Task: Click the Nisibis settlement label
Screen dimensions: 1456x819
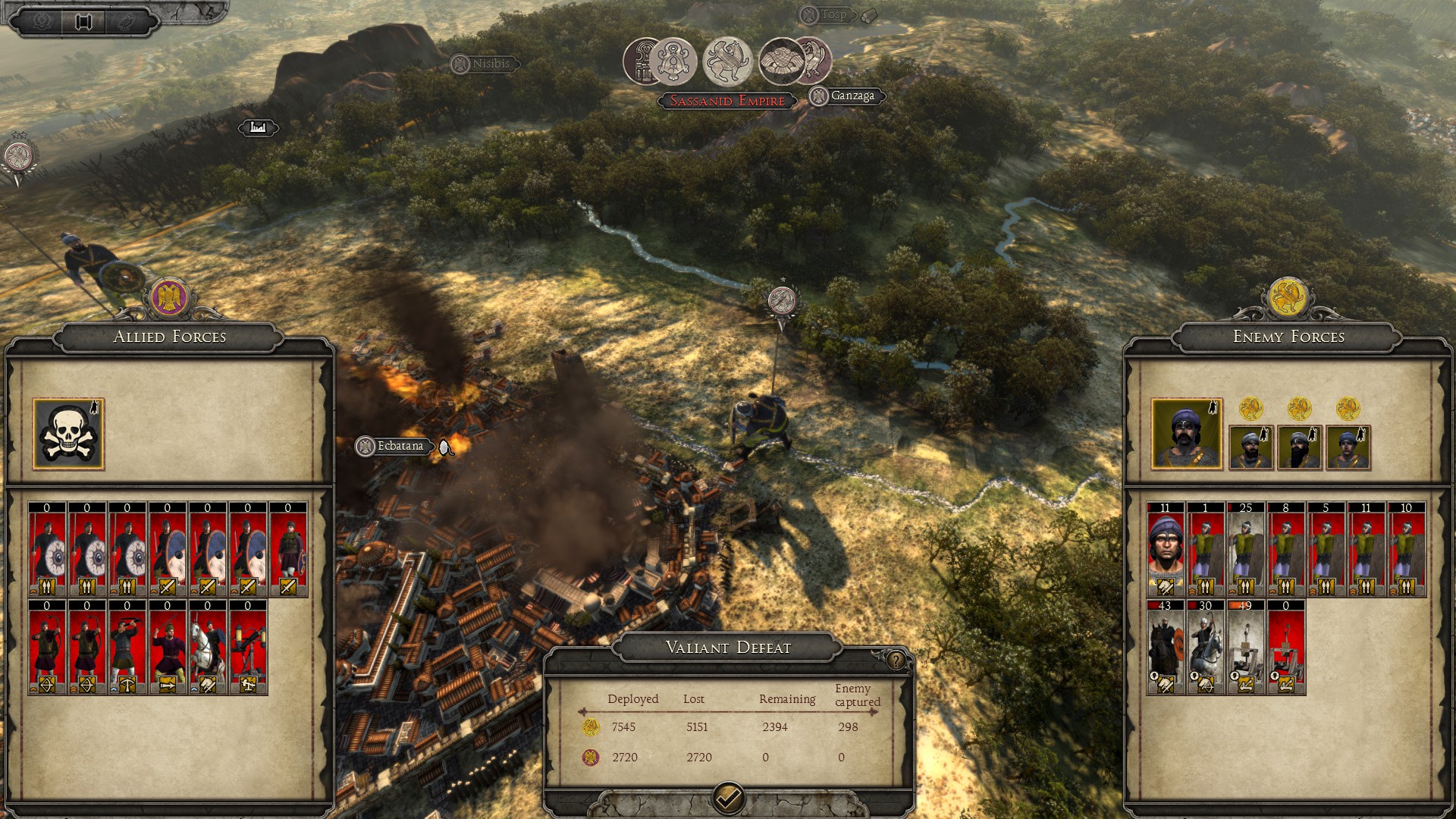Action: point(490,64)
